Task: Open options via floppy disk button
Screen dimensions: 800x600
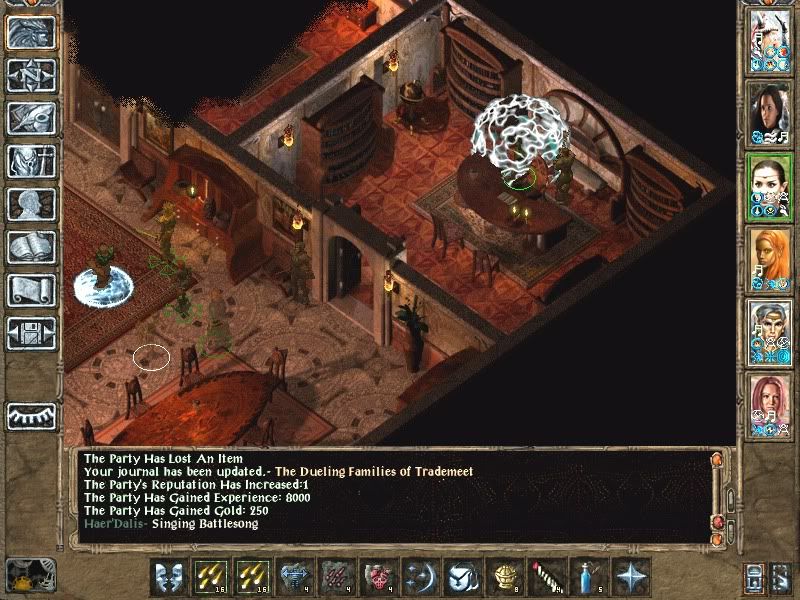Action: [31, 333]
